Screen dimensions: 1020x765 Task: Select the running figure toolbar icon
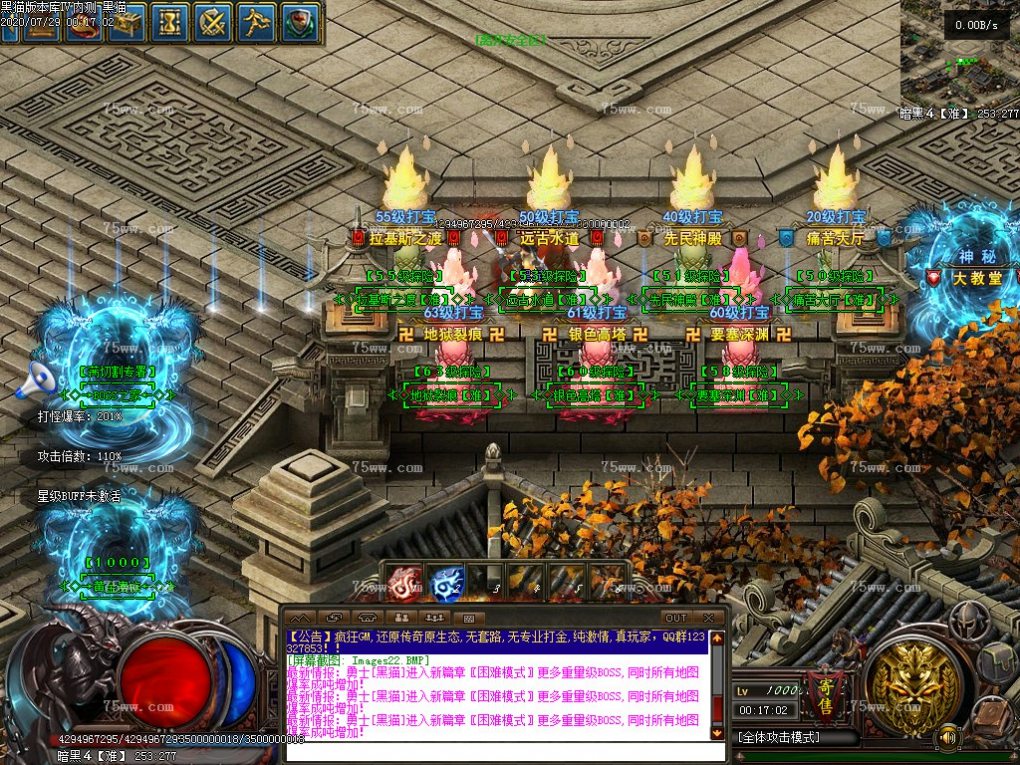point(257,21)
